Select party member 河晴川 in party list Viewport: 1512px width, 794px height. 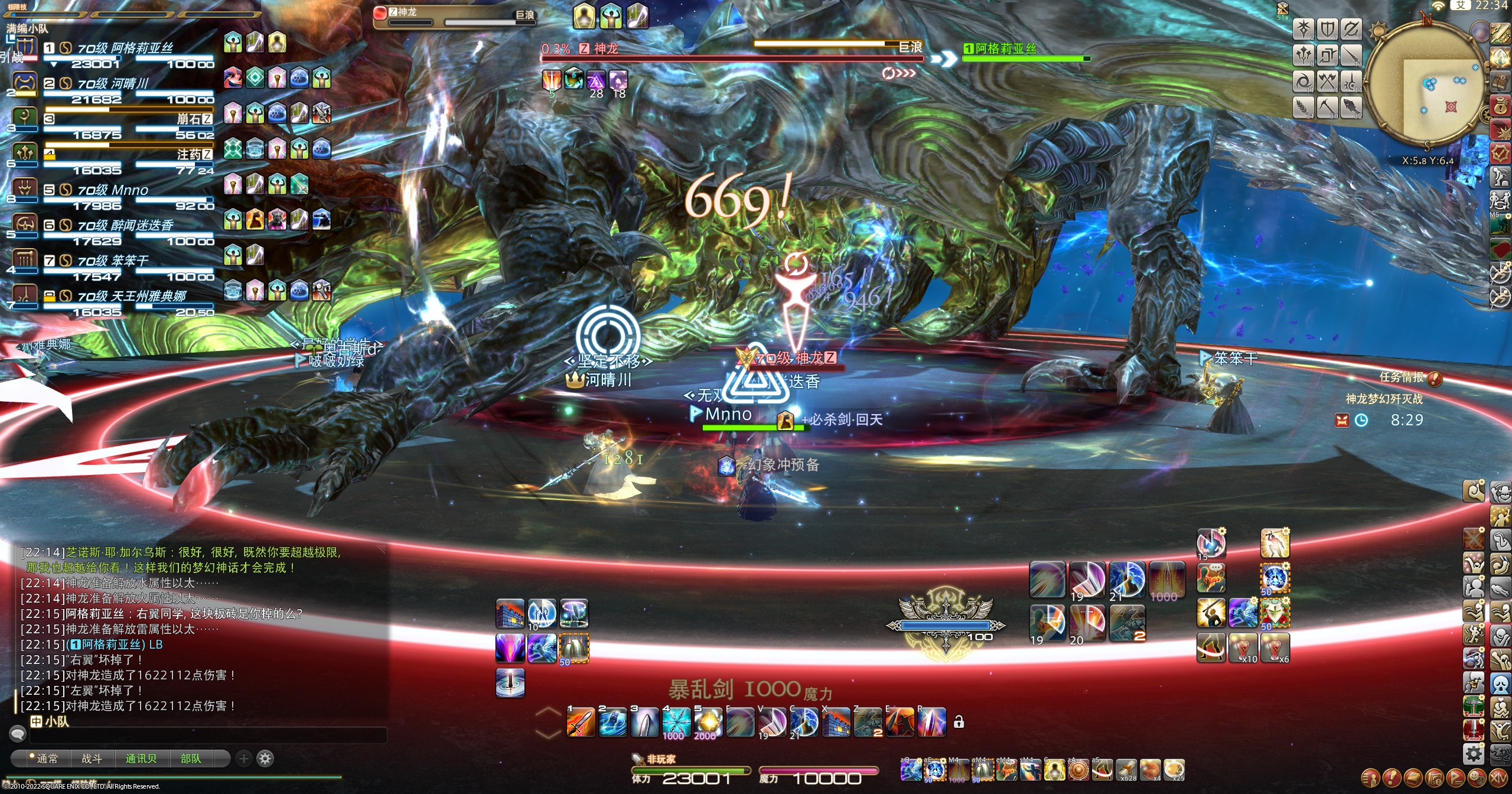[112, 84]
